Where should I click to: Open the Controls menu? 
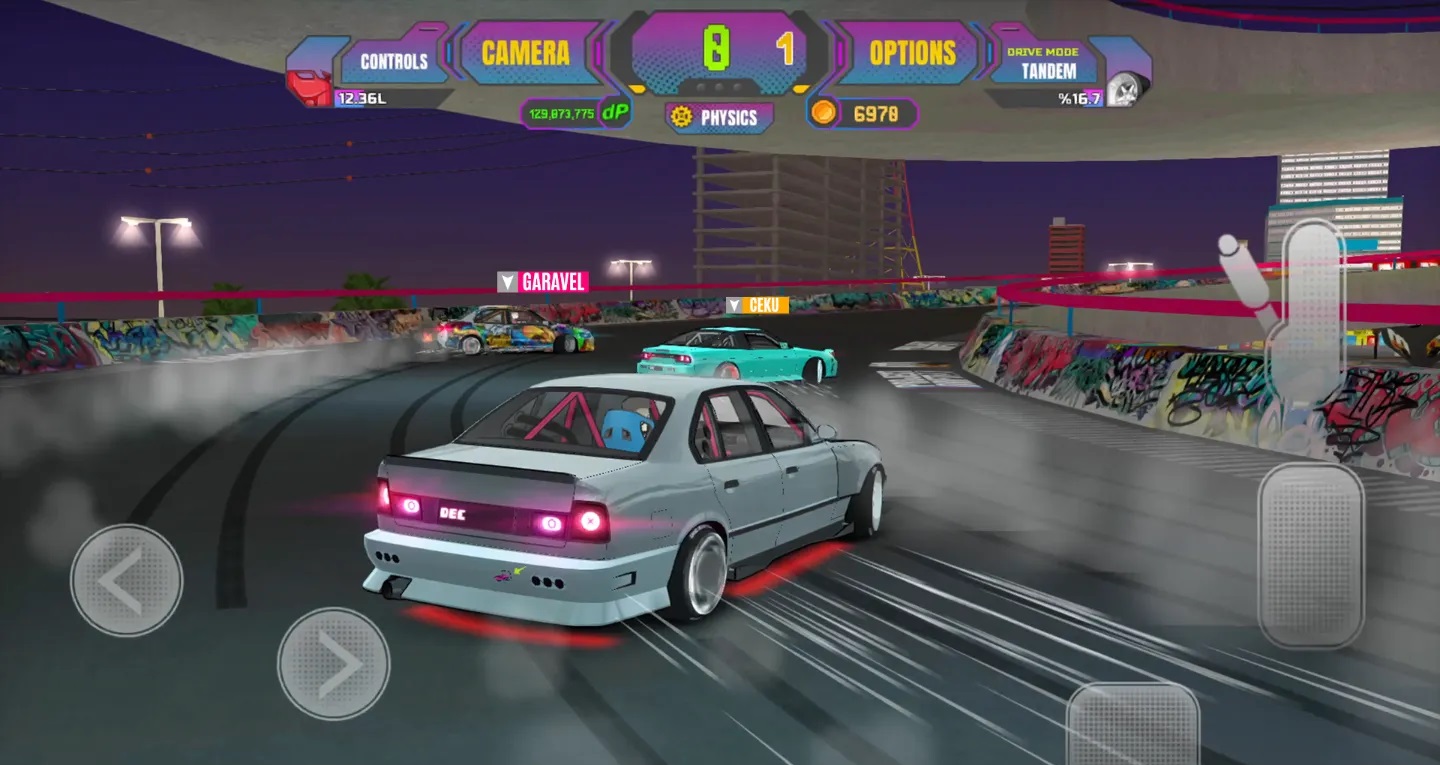pos(394,61)
